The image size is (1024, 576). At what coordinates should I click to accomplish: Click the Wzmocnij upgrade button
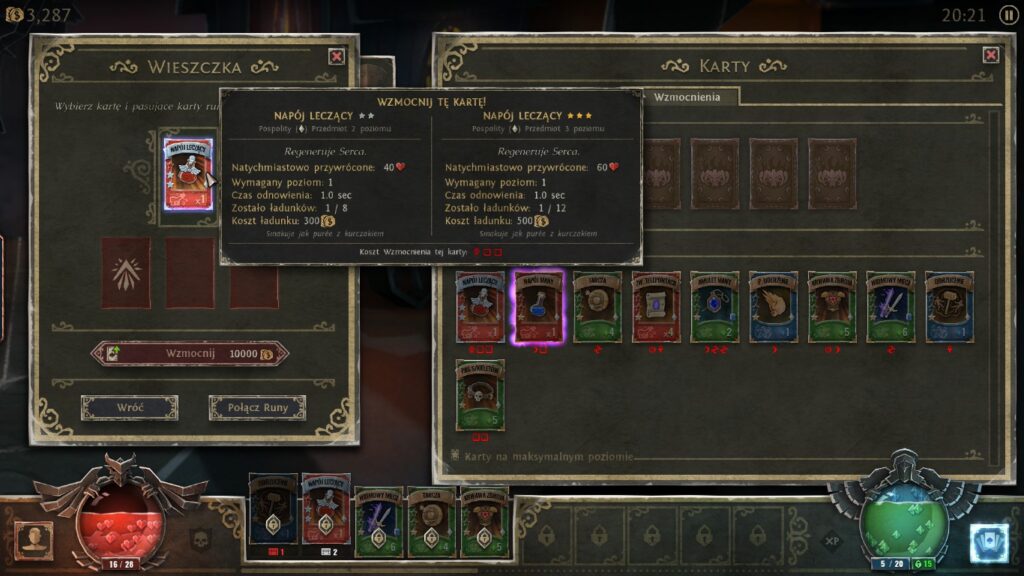click(189, 354)
